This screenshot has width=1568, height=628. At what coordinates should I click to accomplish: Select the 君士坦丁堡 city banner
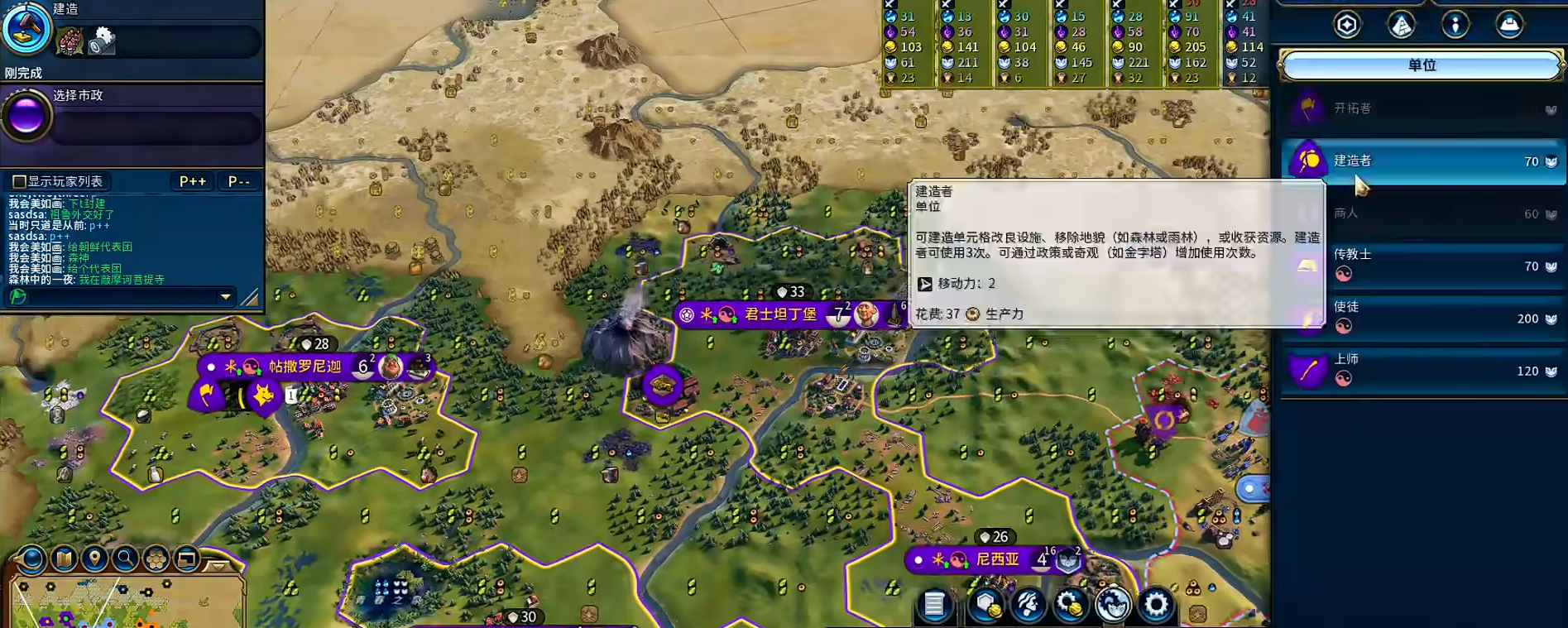pos(780,314)
